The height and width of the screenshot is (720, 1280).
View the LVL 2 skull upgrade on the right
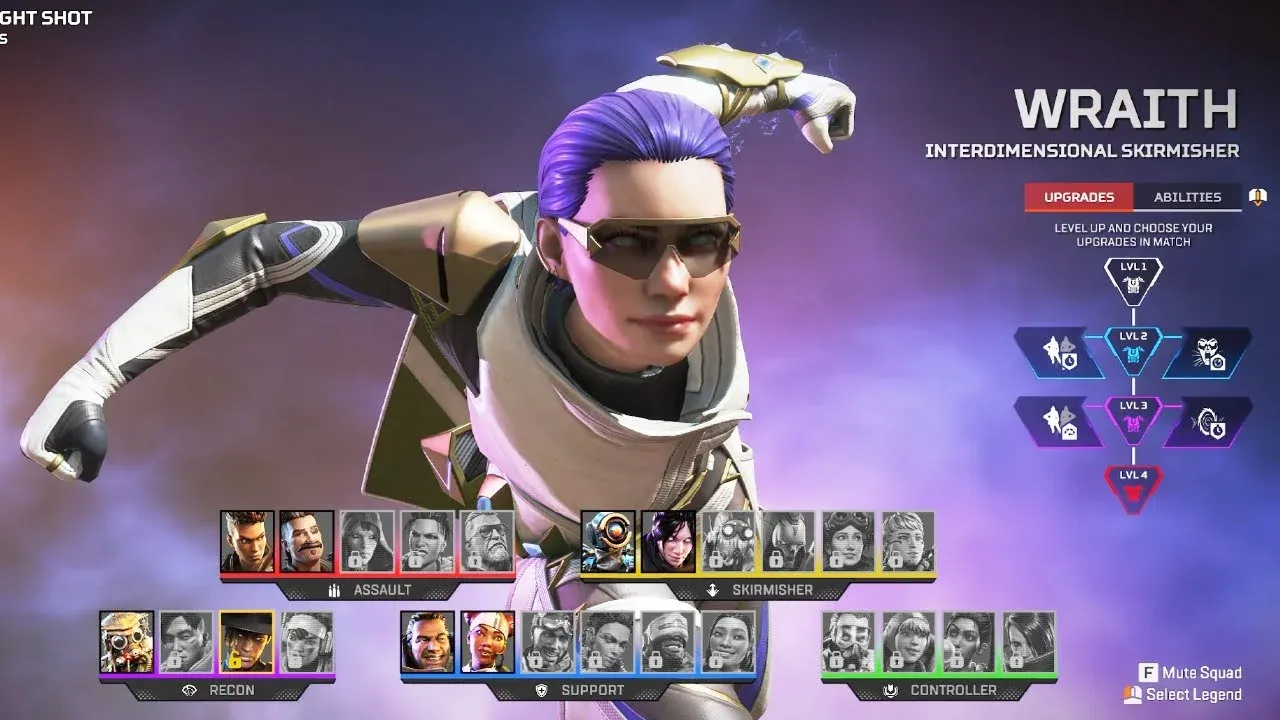coord(1206,352)
